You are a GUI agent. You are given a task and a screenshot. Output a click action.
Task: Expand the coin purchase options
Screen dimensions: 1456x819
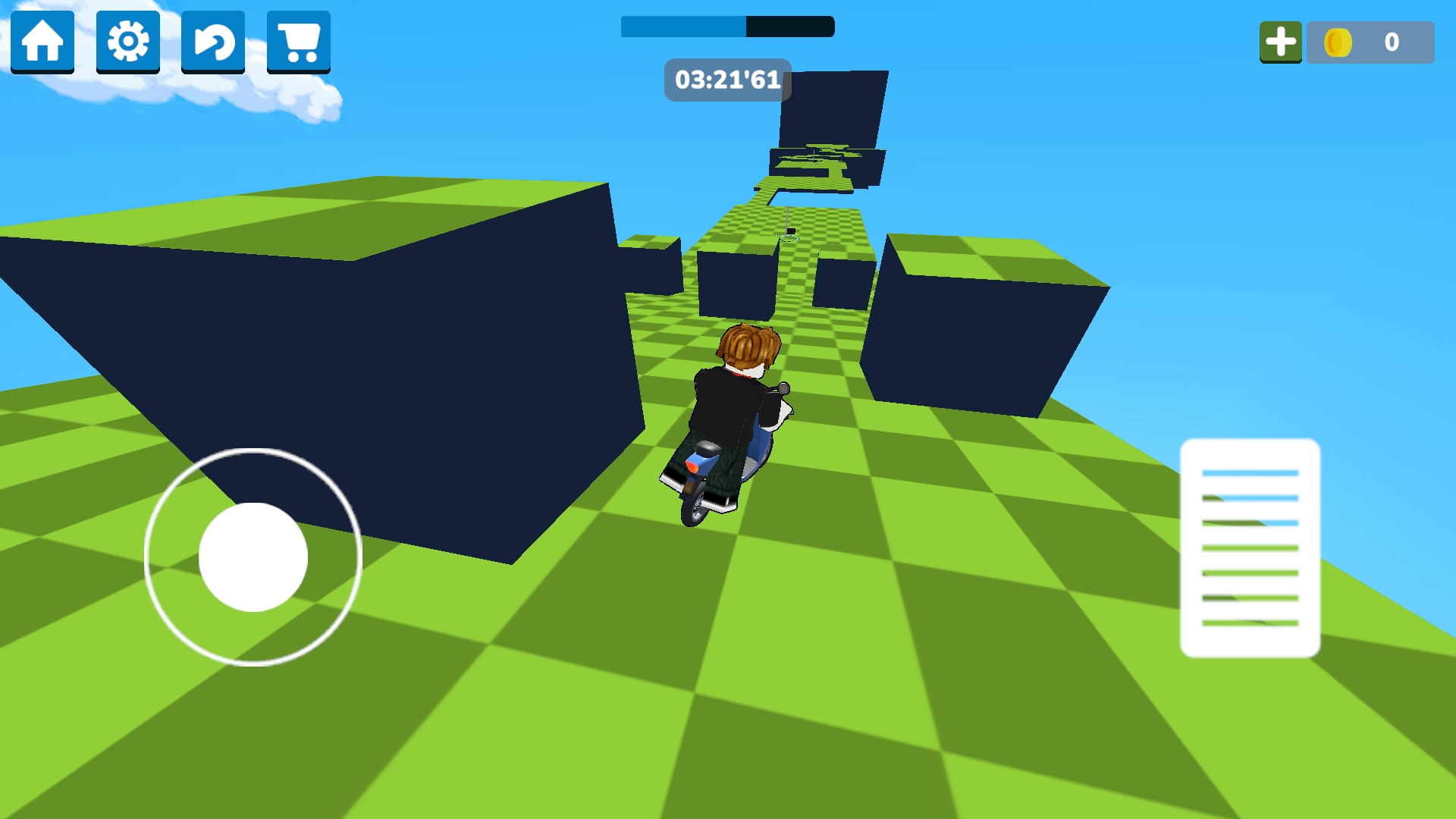(x=1281, y=42)
